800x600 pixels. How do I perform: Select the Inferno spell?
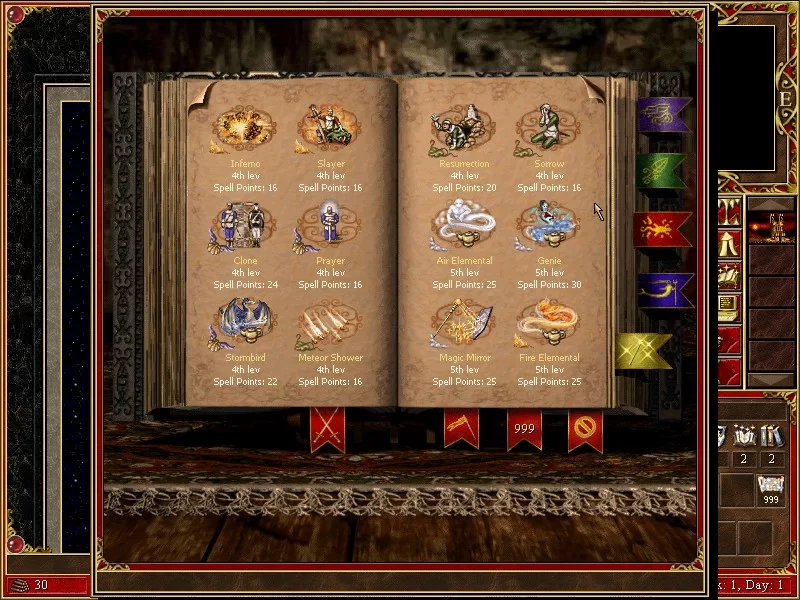[x=245, y=131]
